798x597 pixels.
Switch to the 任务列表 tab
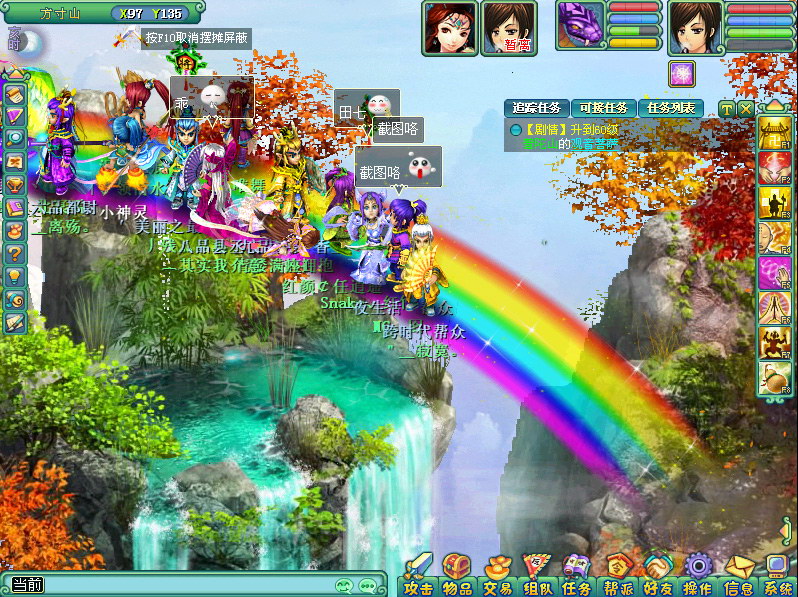coord(670,108)
